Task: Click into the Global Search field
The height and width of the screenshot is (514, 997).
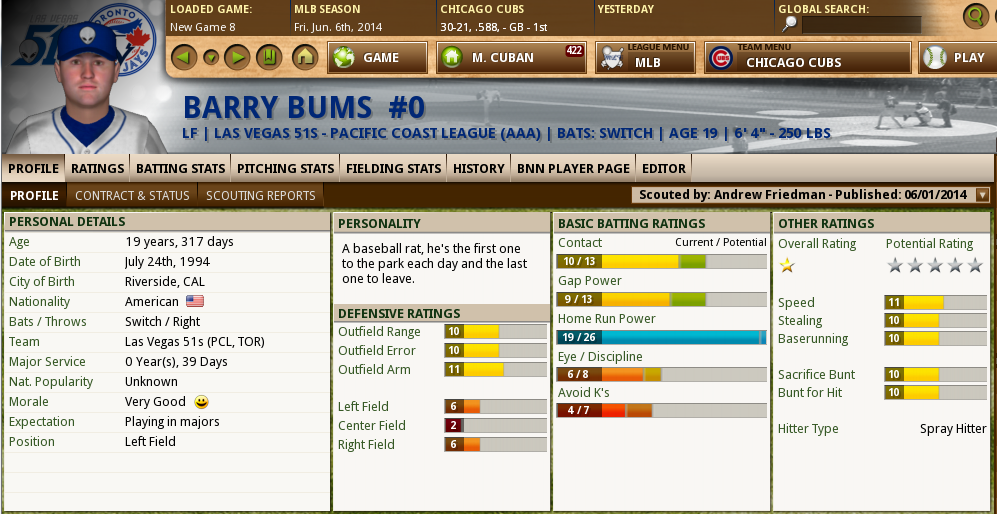Action: pos(861,24)
